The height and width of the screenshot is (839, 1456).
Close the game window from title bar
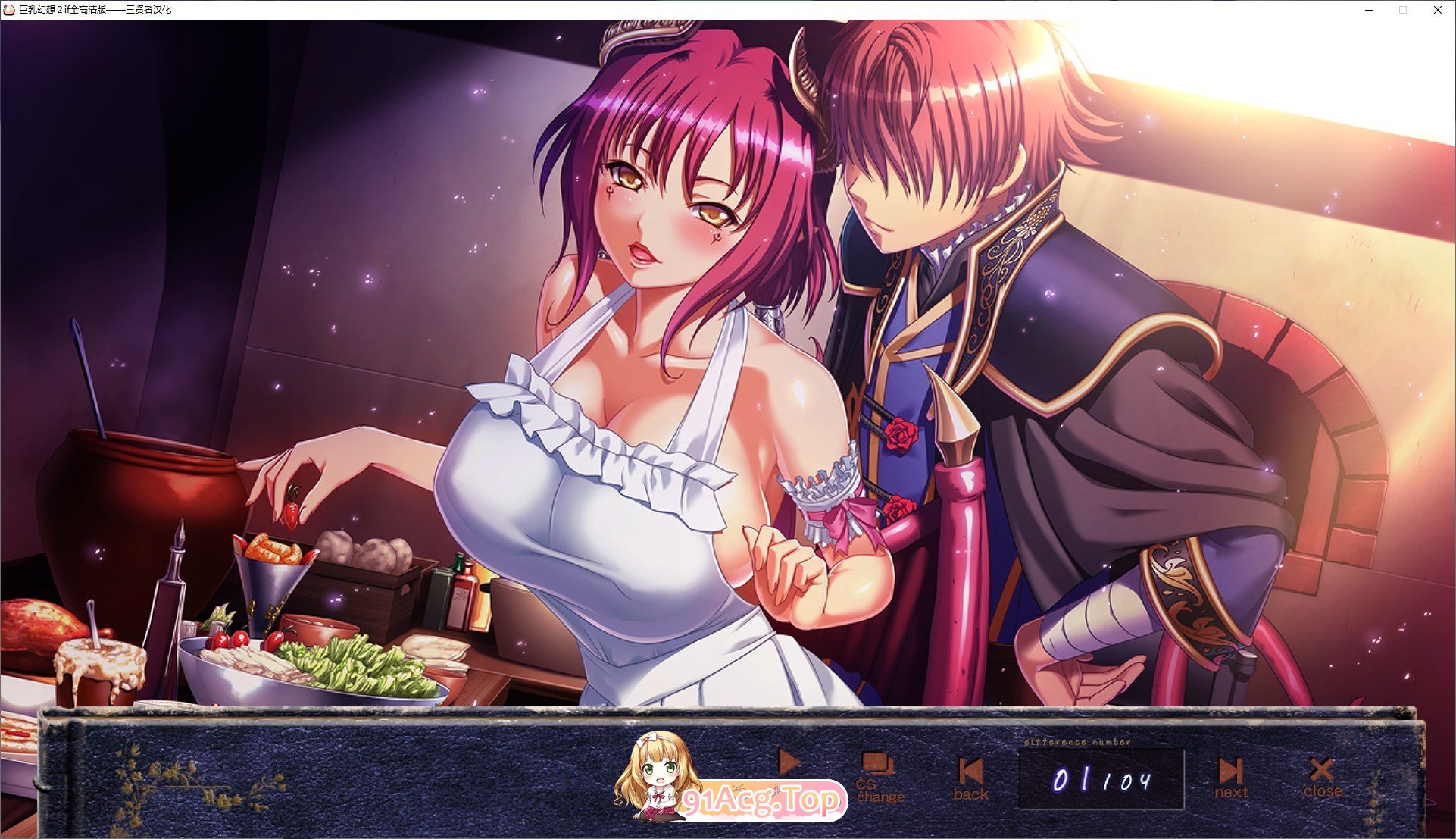pos(1437,10)
